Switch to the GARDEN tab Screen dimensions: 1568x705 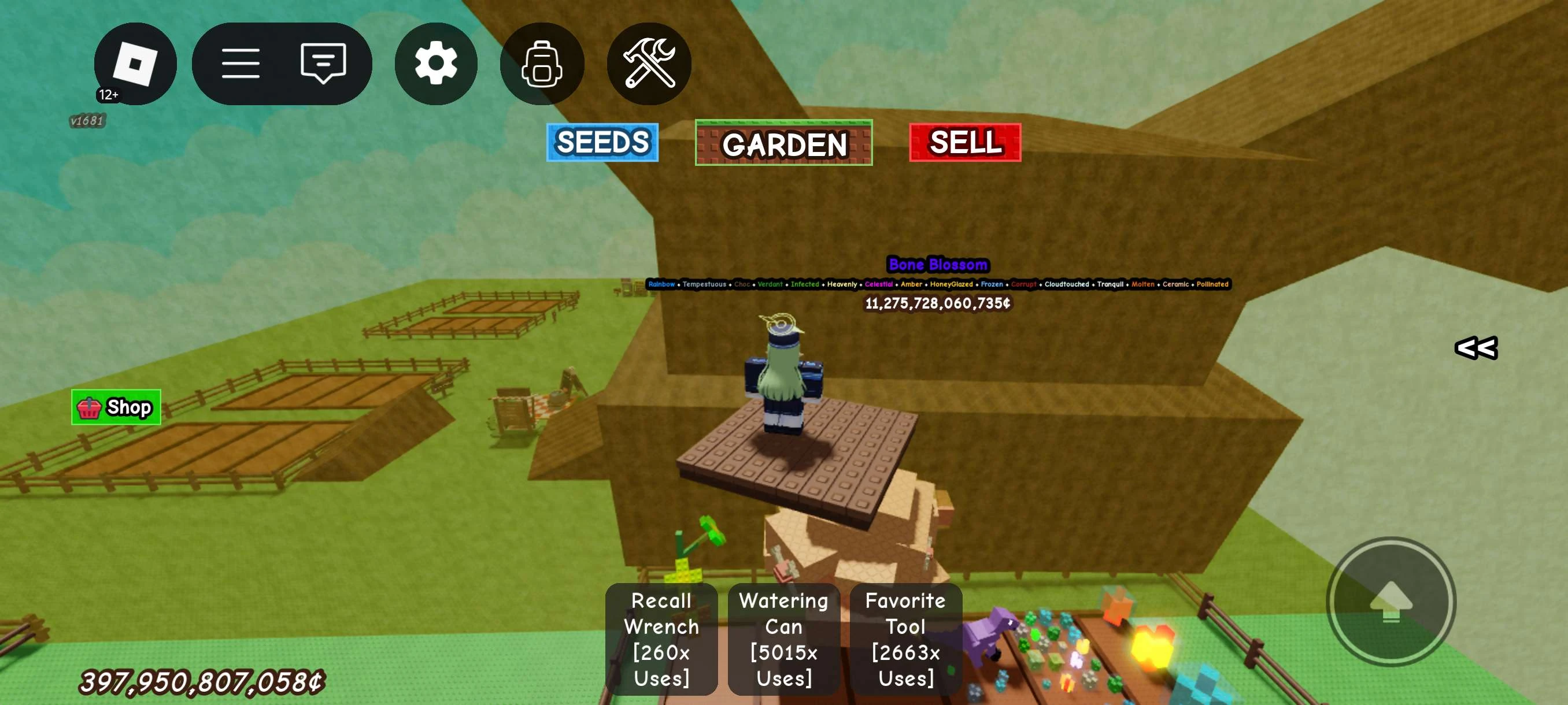tap(783, 143)
